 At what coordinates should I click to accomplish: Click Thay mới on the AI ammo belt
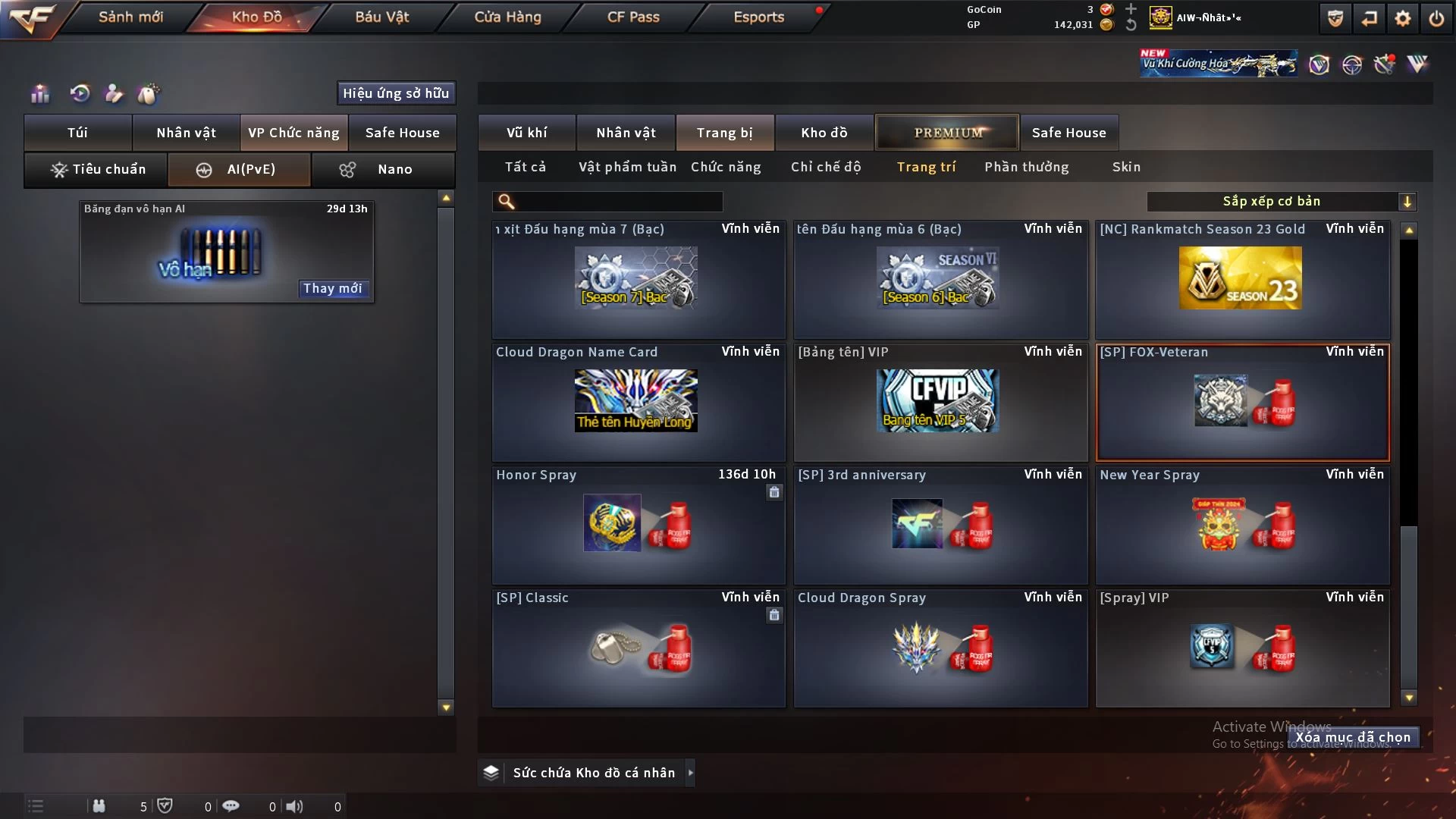click(x=333, y=288)
